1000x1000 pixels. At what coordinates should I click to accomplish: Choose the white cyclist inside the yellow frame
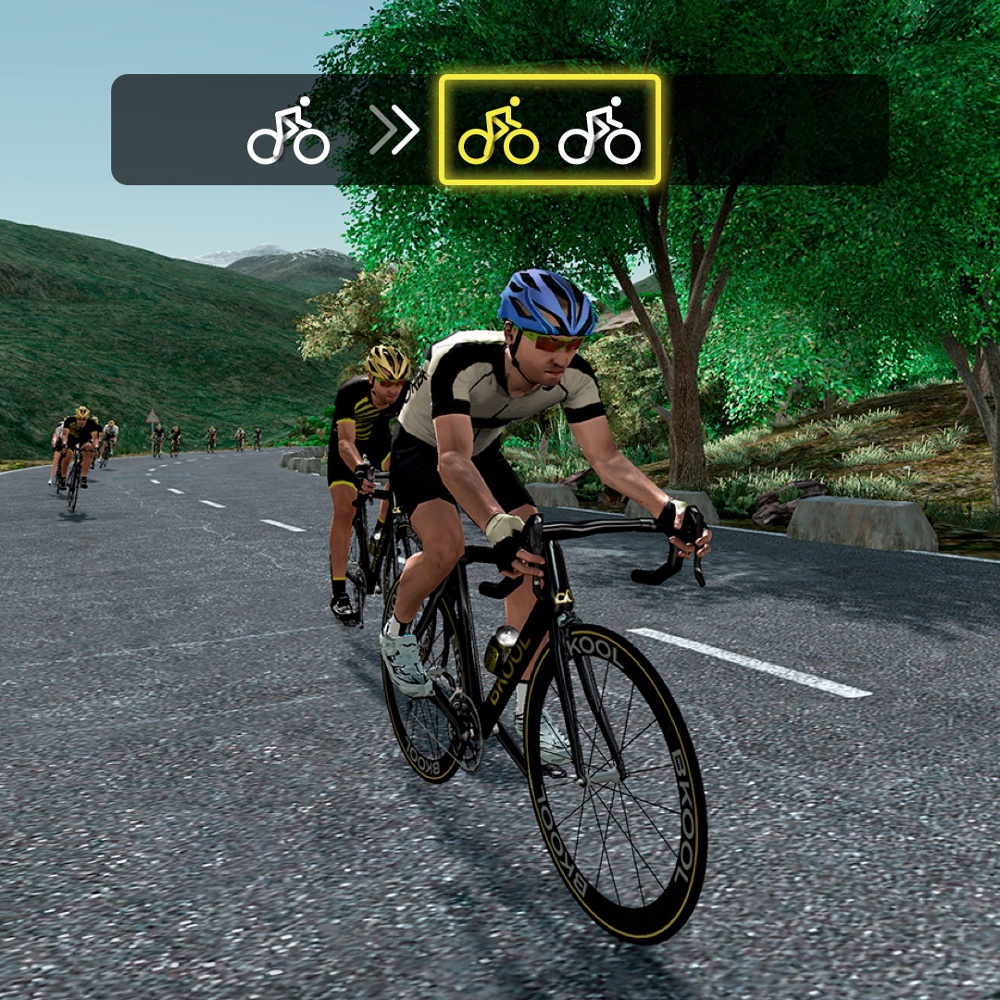coord(599,131)
